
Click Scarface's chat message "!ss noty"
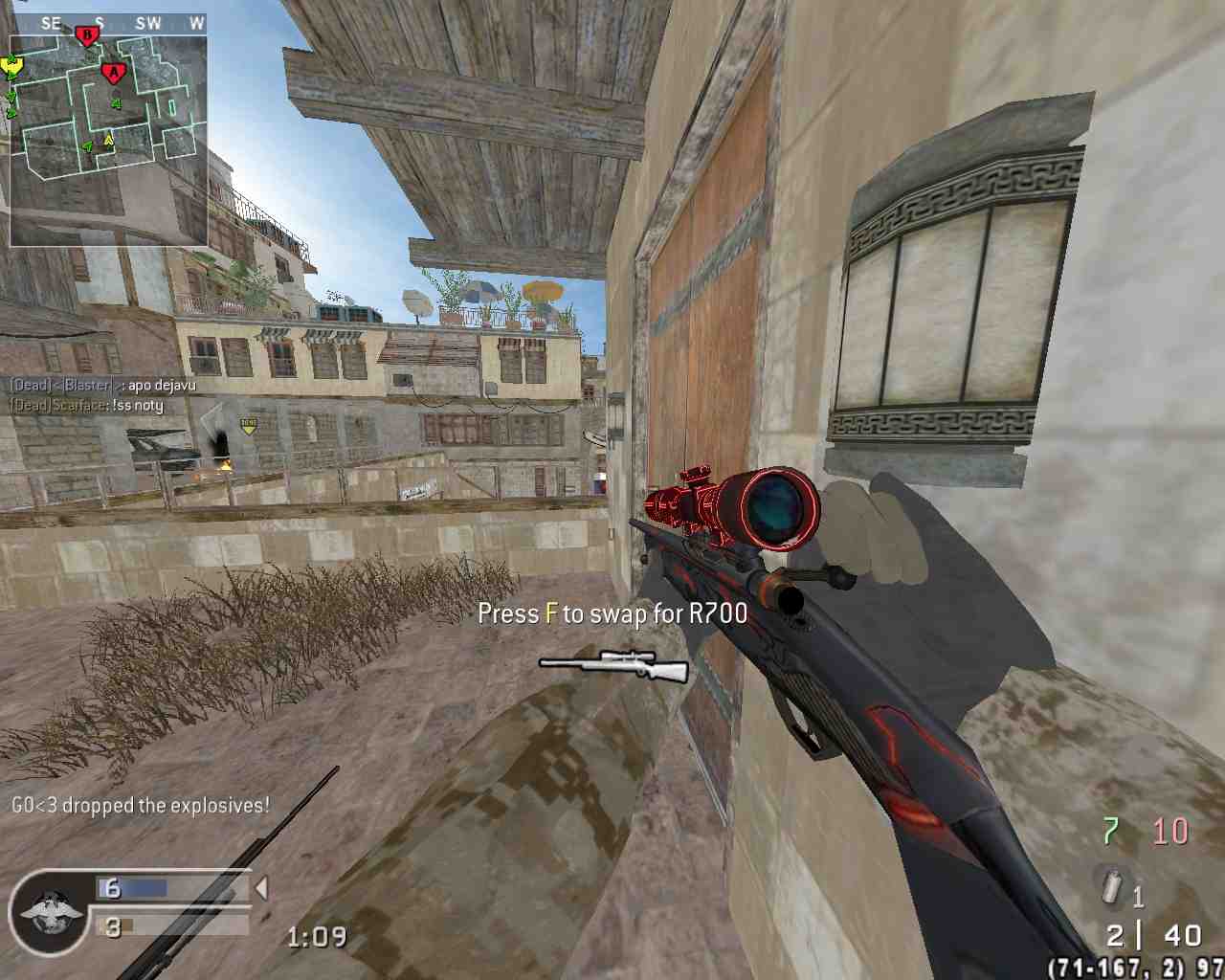click(86, 405)
